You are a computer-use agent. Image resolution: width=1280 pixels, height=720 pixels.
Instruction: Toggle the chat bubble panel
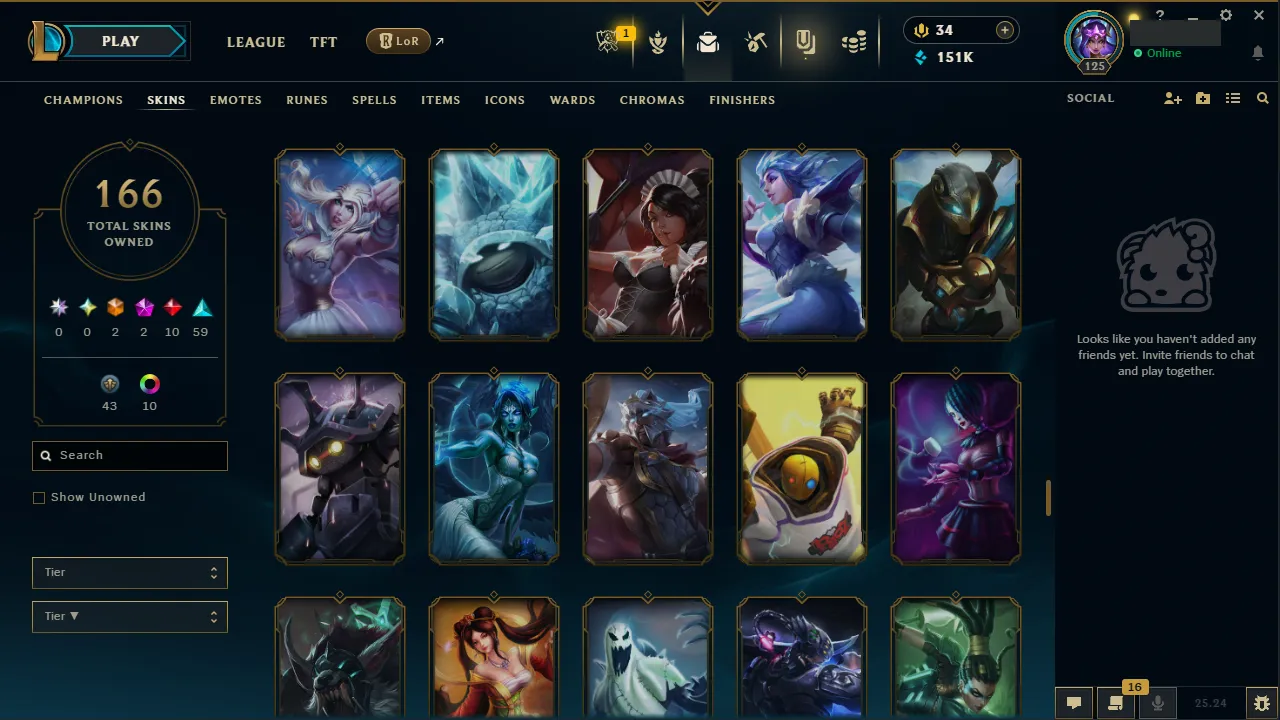tap(1074, 703)
